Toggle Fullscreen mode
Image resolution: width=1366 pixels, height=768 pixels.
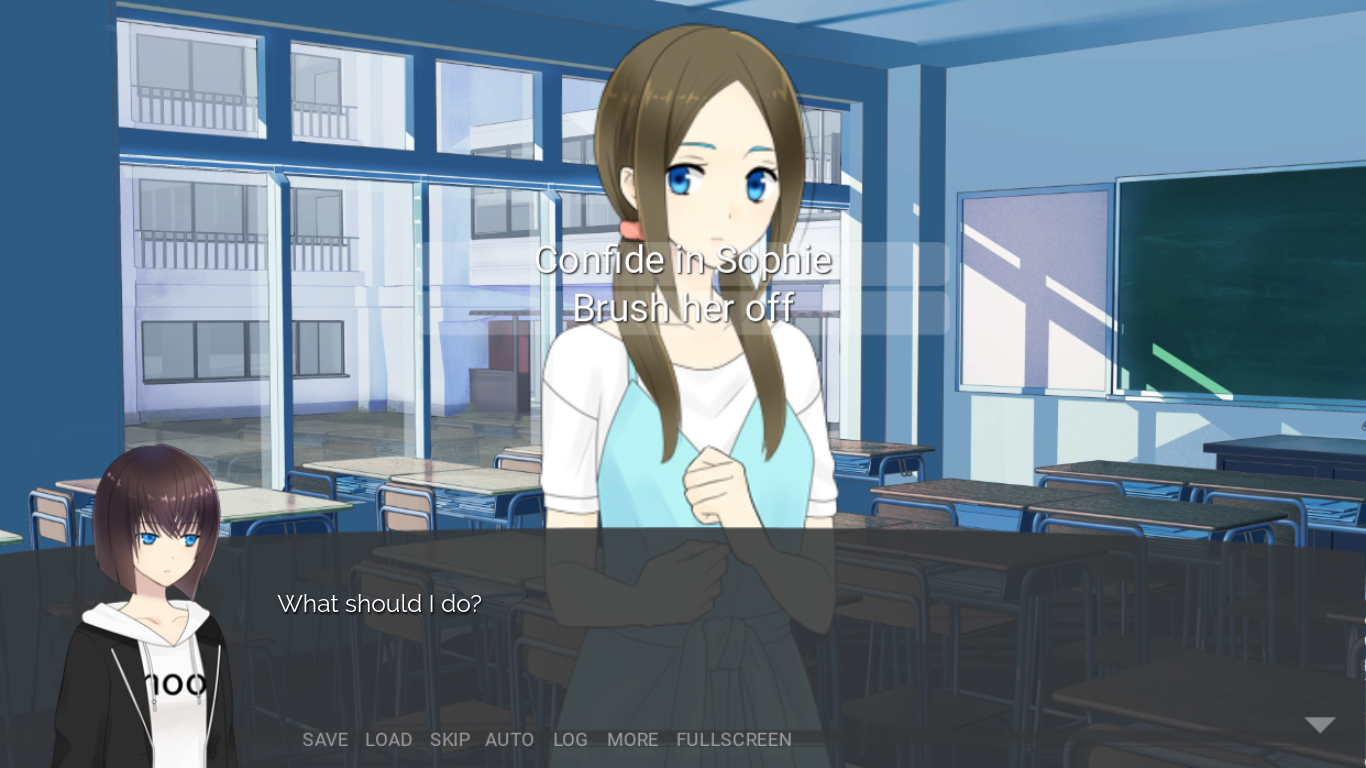734,740
